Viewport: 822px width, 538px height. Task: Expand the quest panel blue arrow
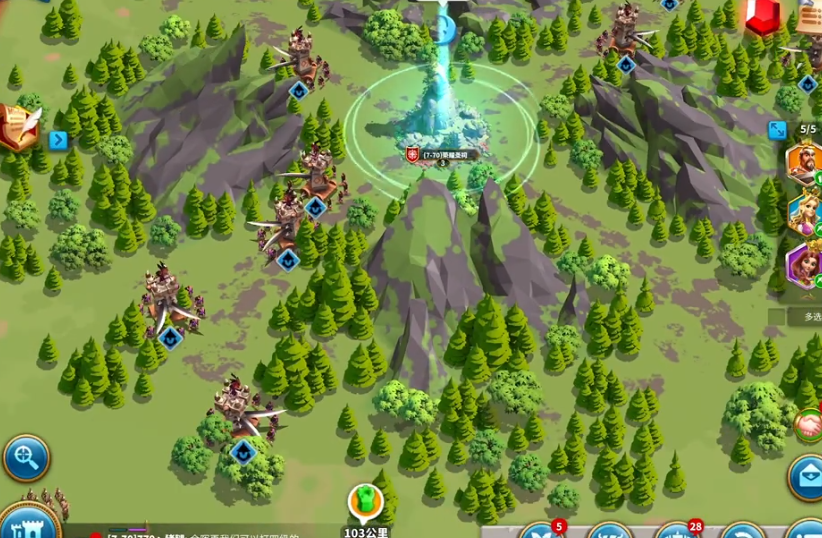[58, 140]
